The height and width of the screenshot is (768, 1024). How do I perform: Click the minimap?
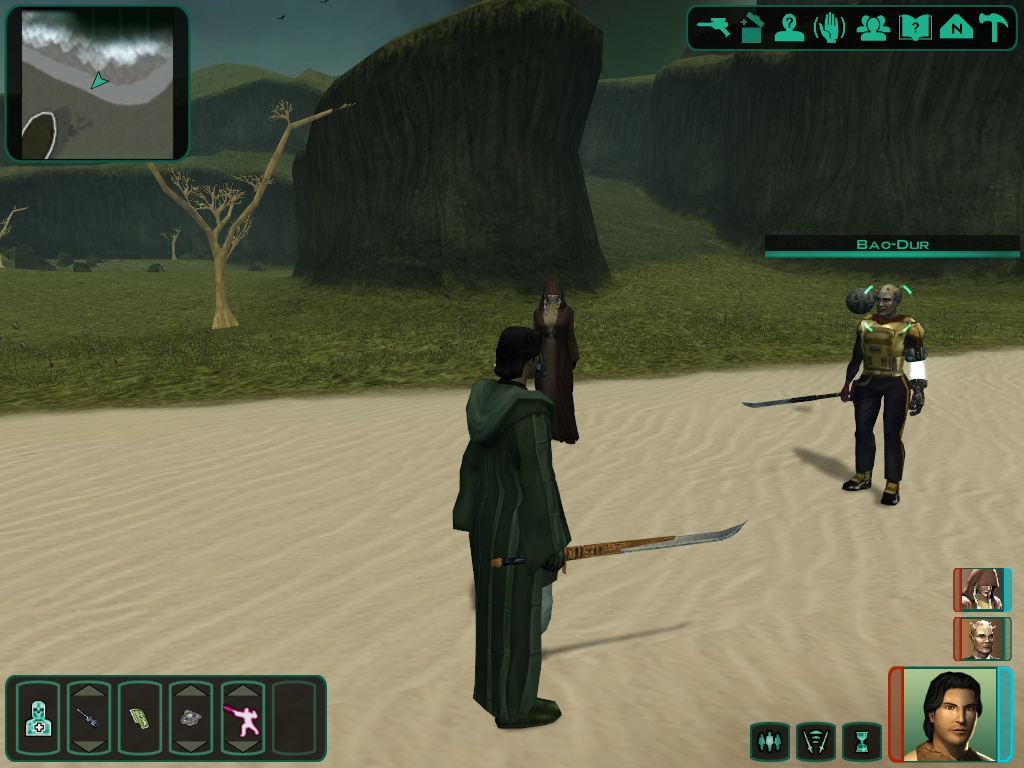tap(97, 83)
